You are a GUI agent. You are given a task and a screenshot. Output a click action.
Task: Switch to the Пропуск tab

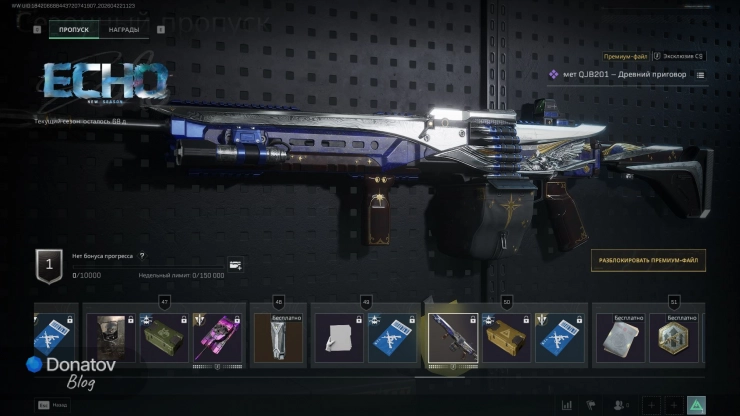73,30
